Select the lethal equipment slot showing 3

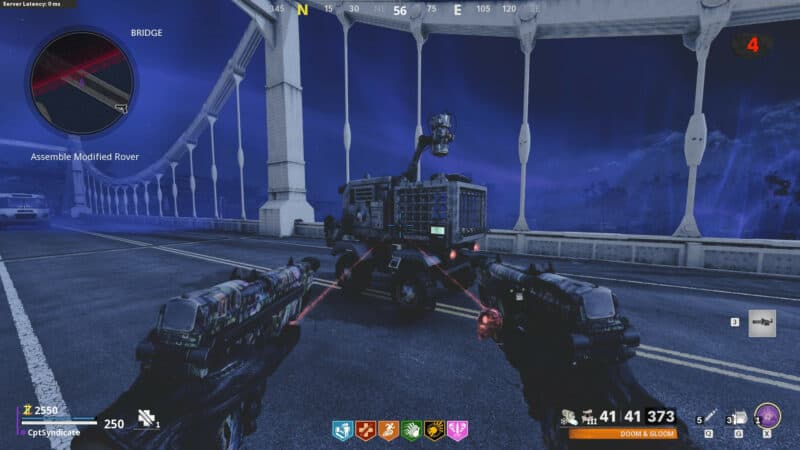[739, 419]
